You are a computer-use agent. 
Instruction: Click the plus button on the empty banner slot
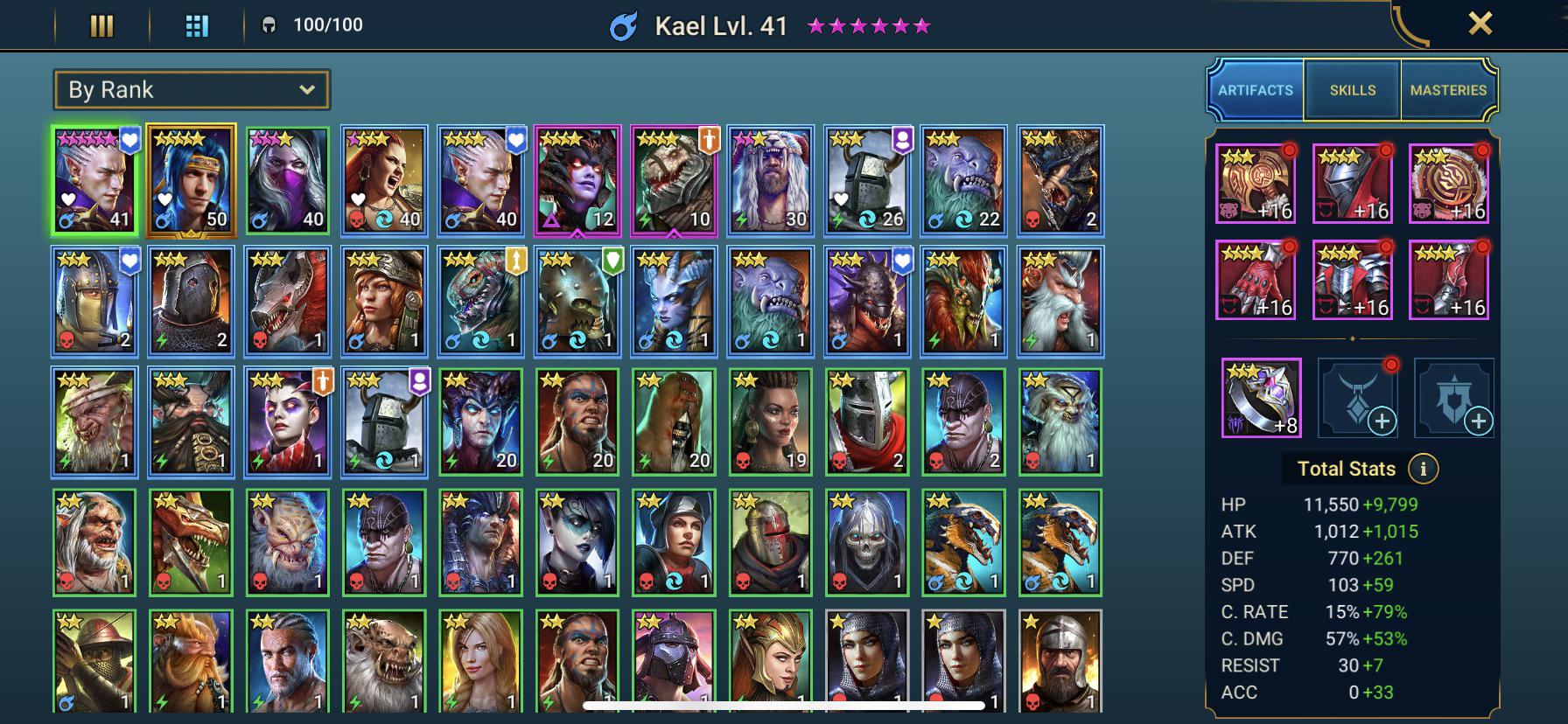tap(1477, 421)
